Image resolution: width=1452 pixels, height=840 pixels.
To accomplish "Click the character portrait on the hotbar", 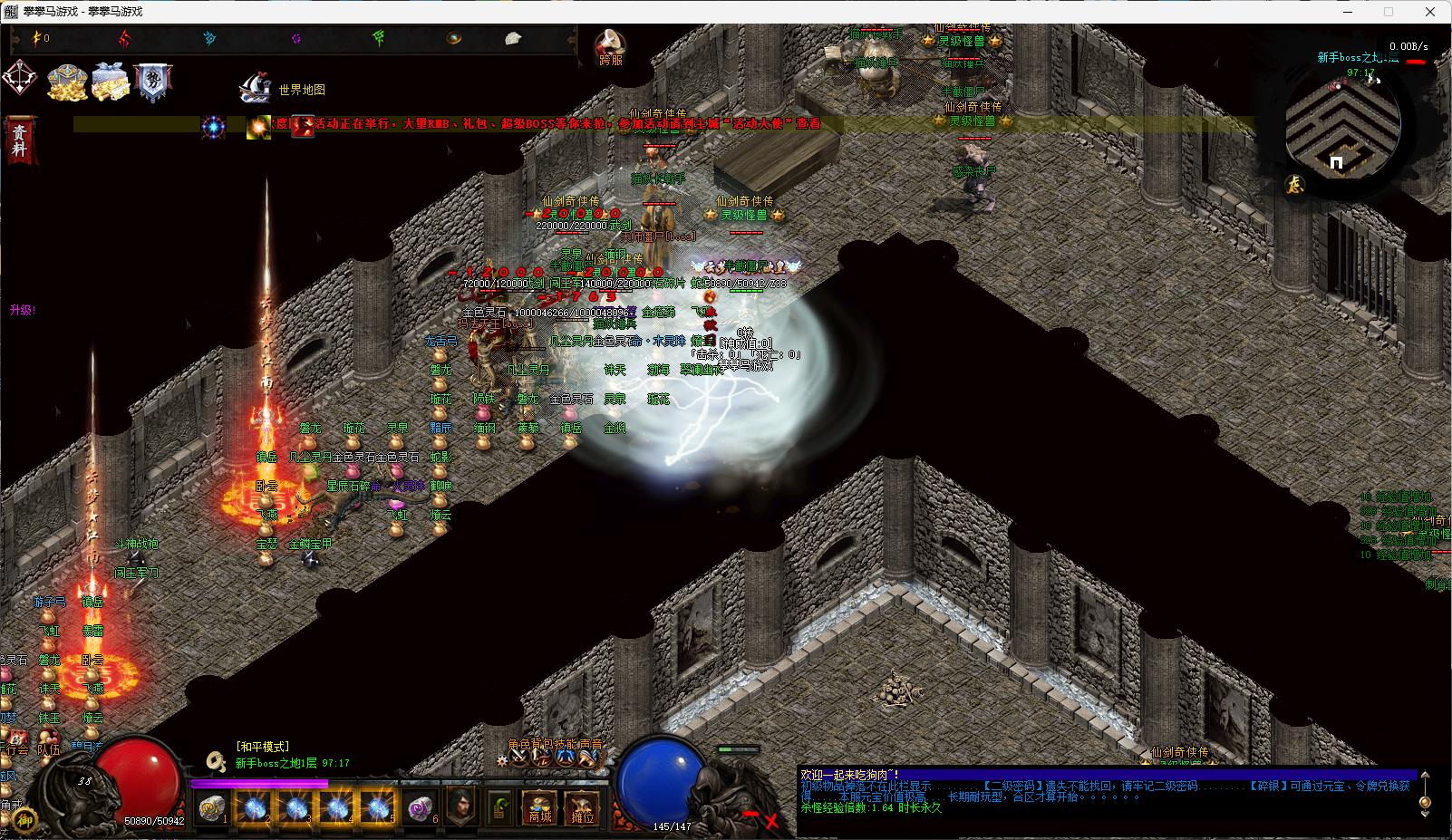I will [x=461, y=806].
